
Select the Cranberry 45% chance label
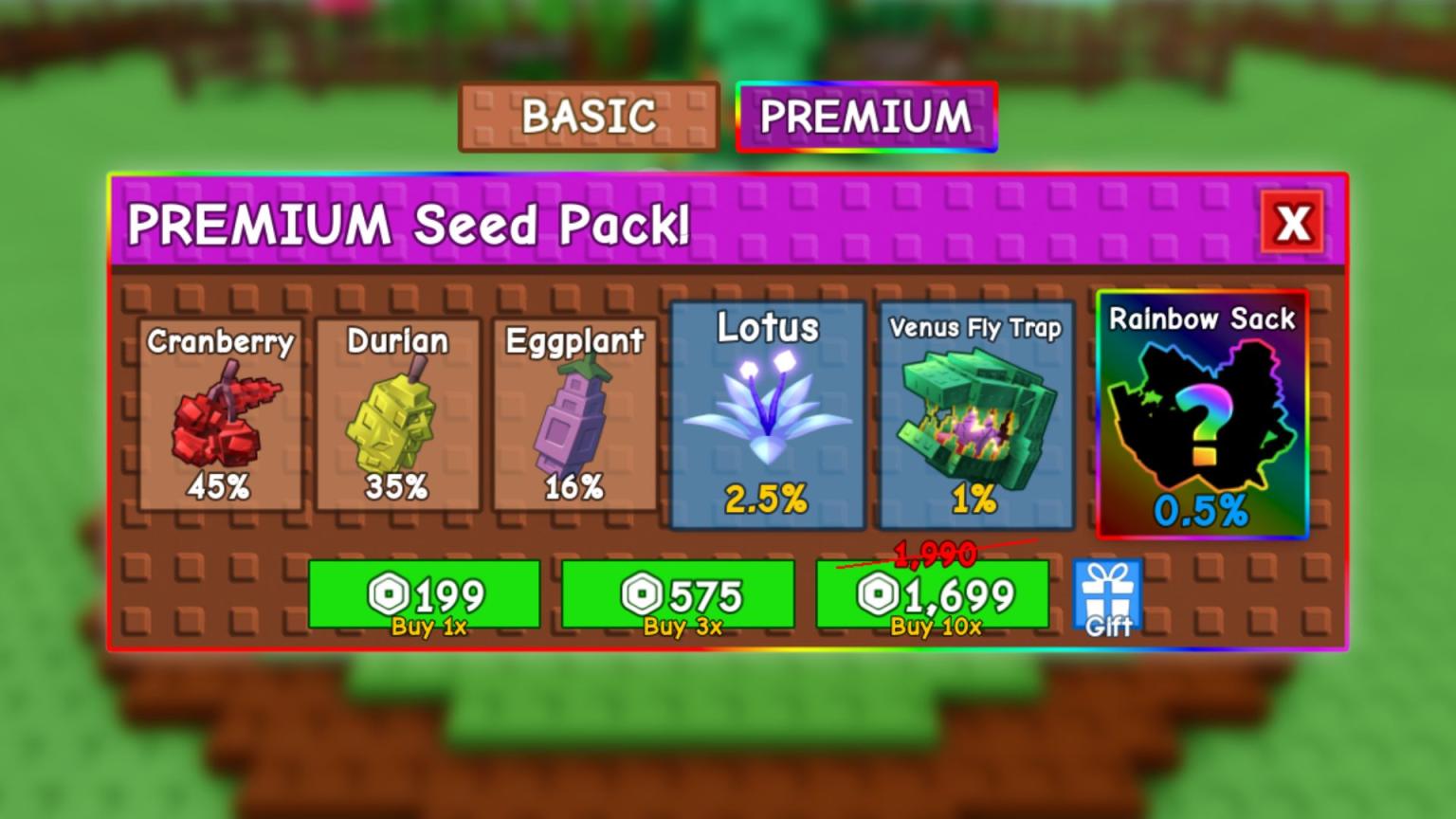(x=220, y=489)
